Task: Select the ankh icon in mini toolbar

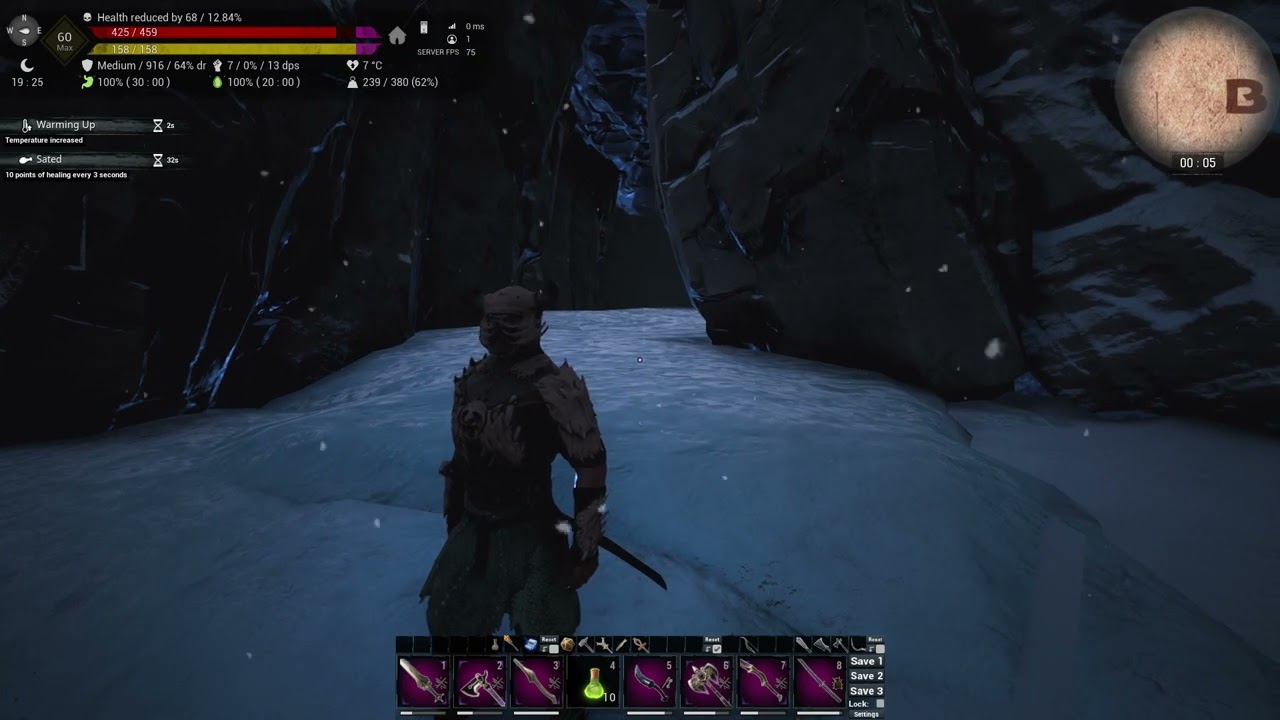Action: 640,645
